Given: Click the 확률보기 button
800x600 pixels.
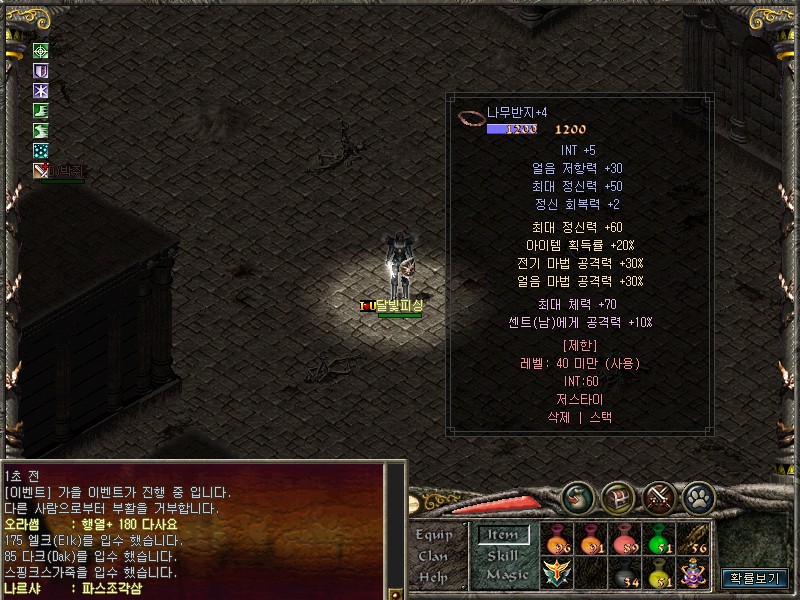Looking at the screenshot, I should (754, 578).
